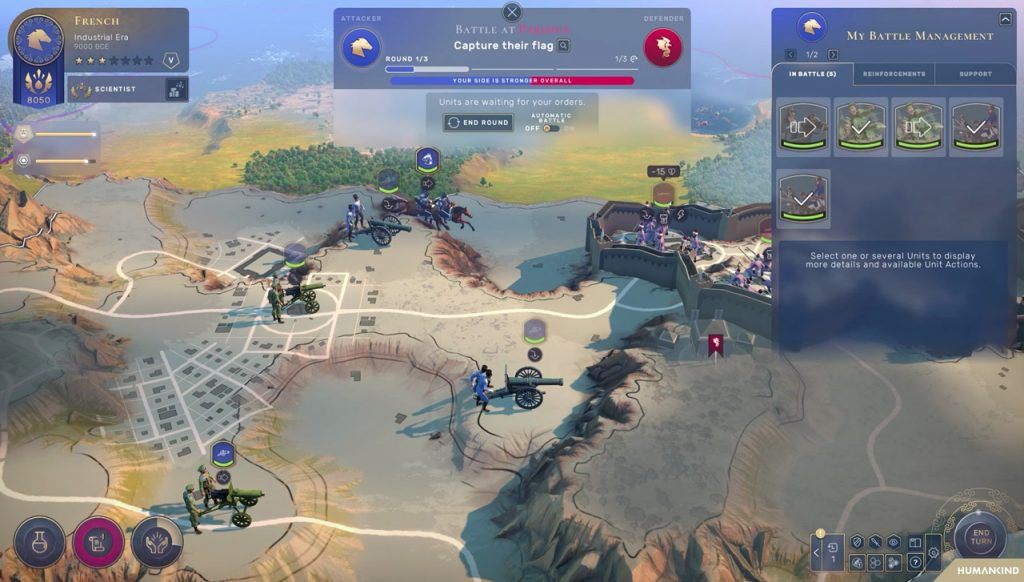This screenshot has width=1024, height=582.
Task: Open the help question mark icon
Action: tap(915, 562)
